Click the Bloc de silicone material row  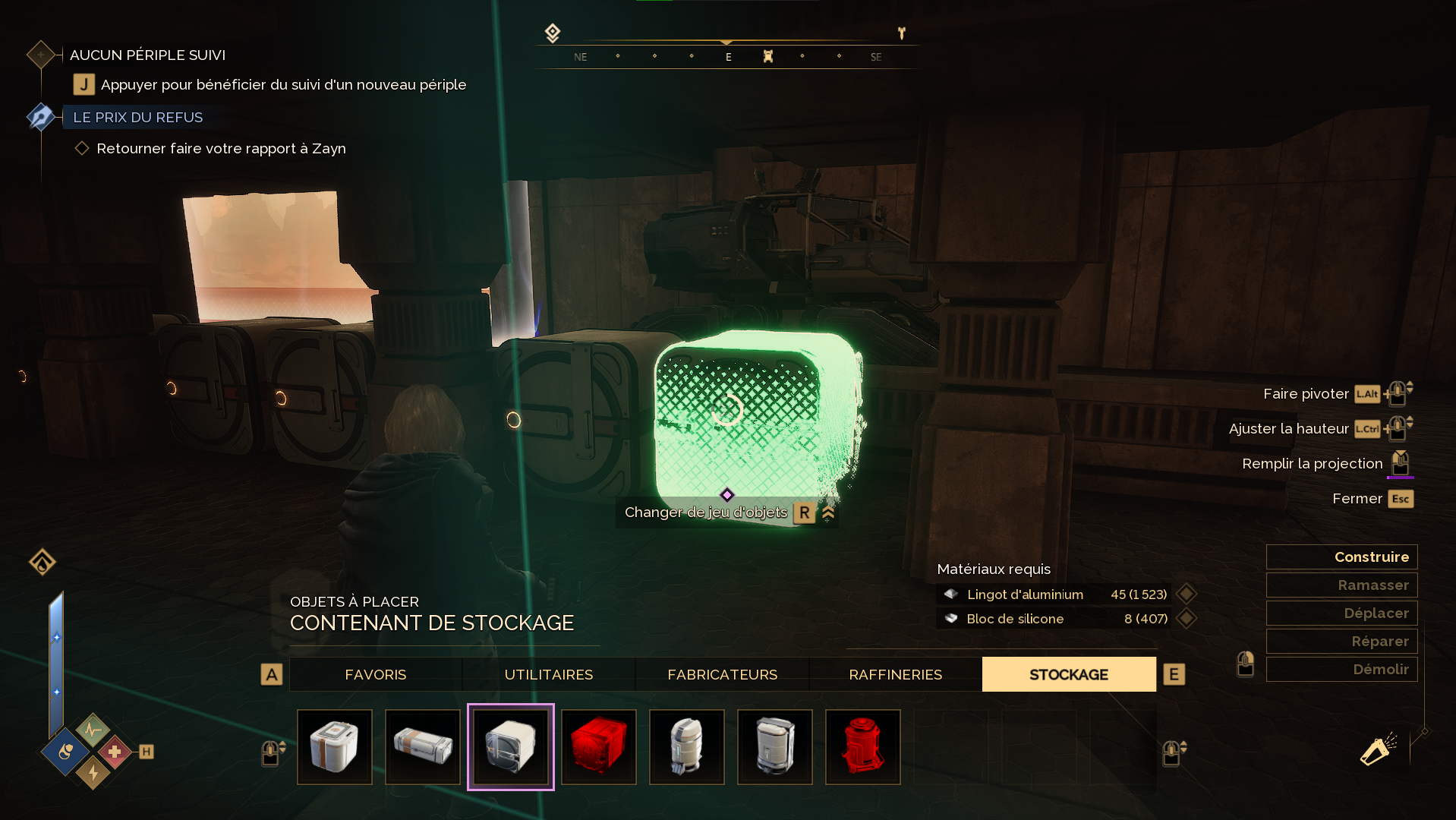(1055, 619)
